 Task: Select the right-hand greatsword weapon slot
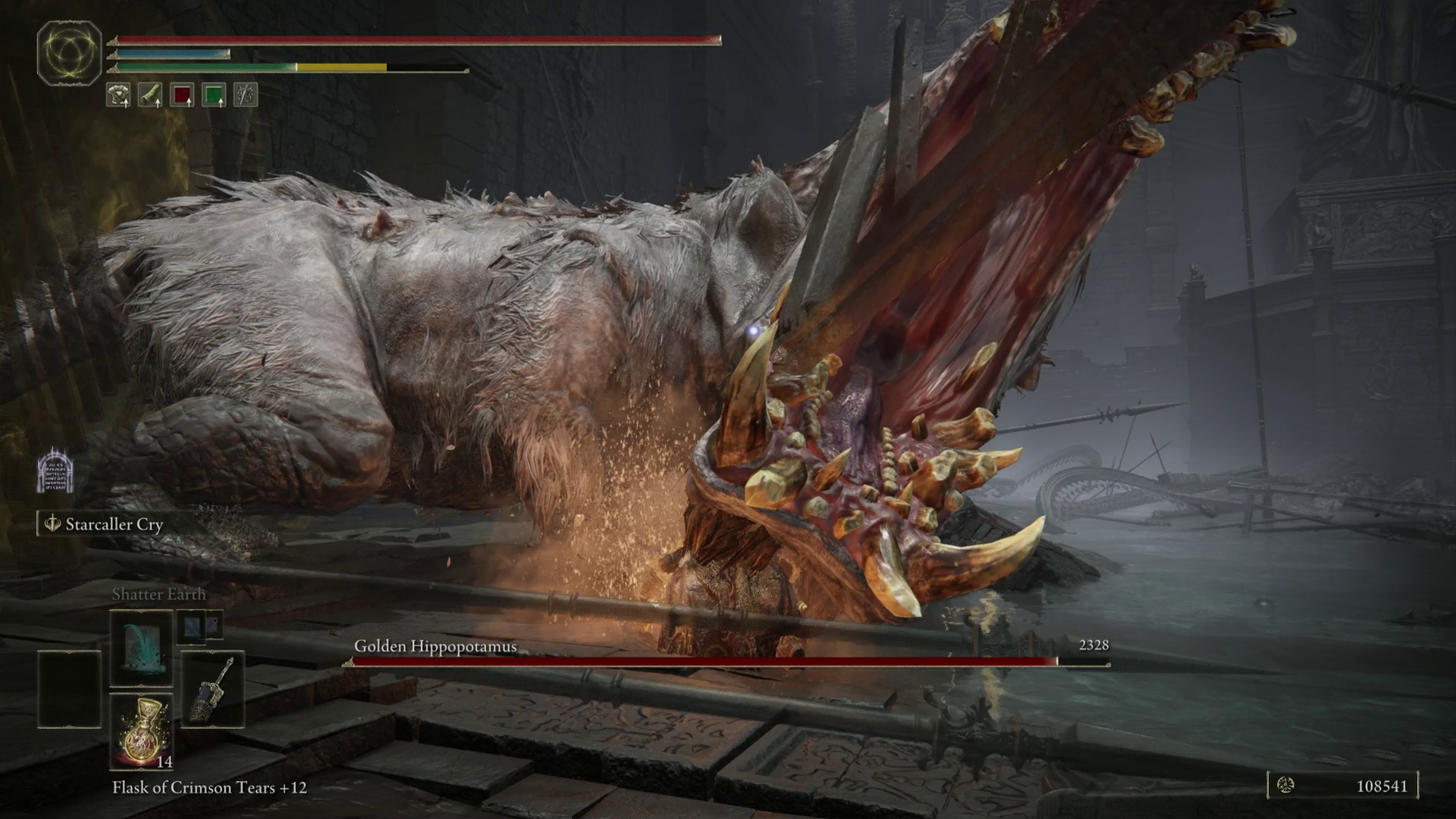[213, 689]
